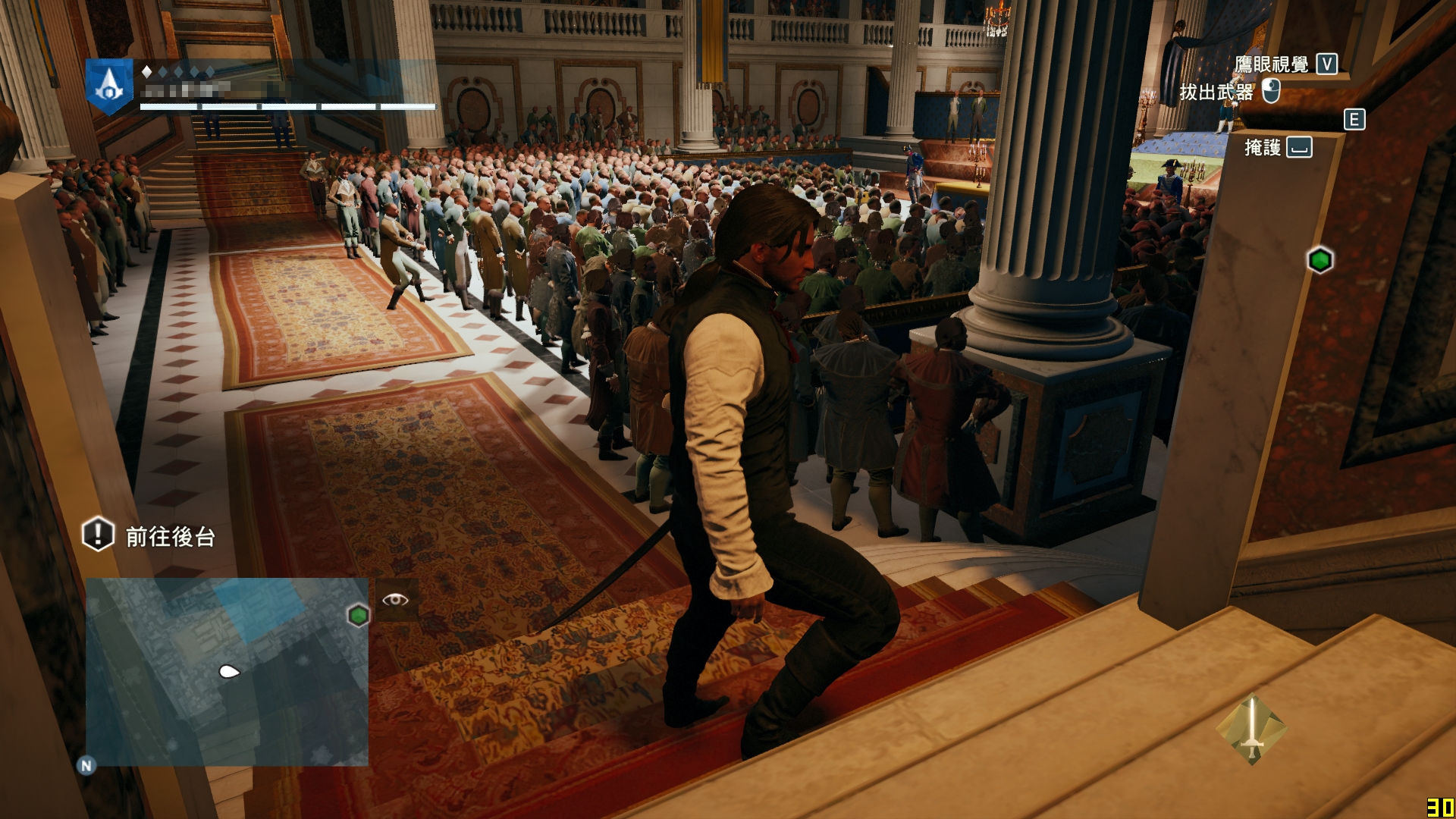Toggle the eye visibility indicator
The width and height of the screenshot is (1456, 819).
pos(395,600)
